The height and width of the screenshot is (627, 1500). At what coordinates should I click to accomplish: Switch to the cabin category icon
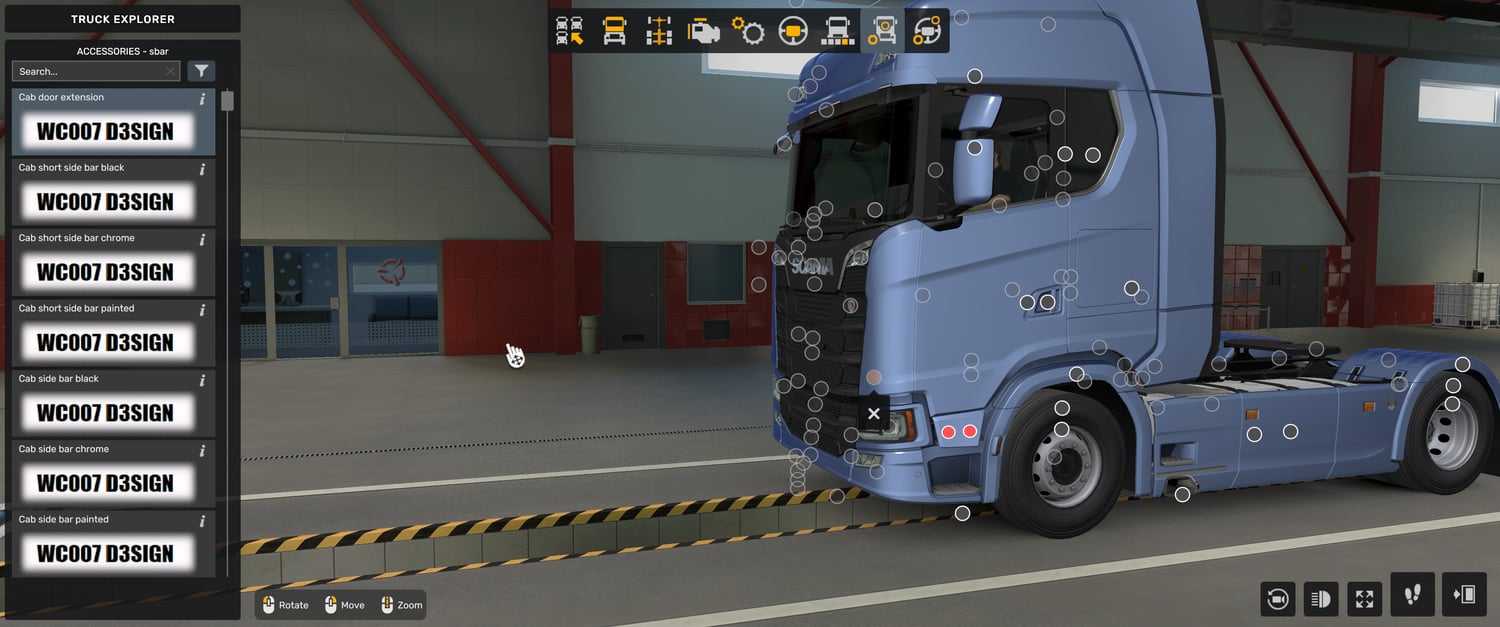coord(614,31)
